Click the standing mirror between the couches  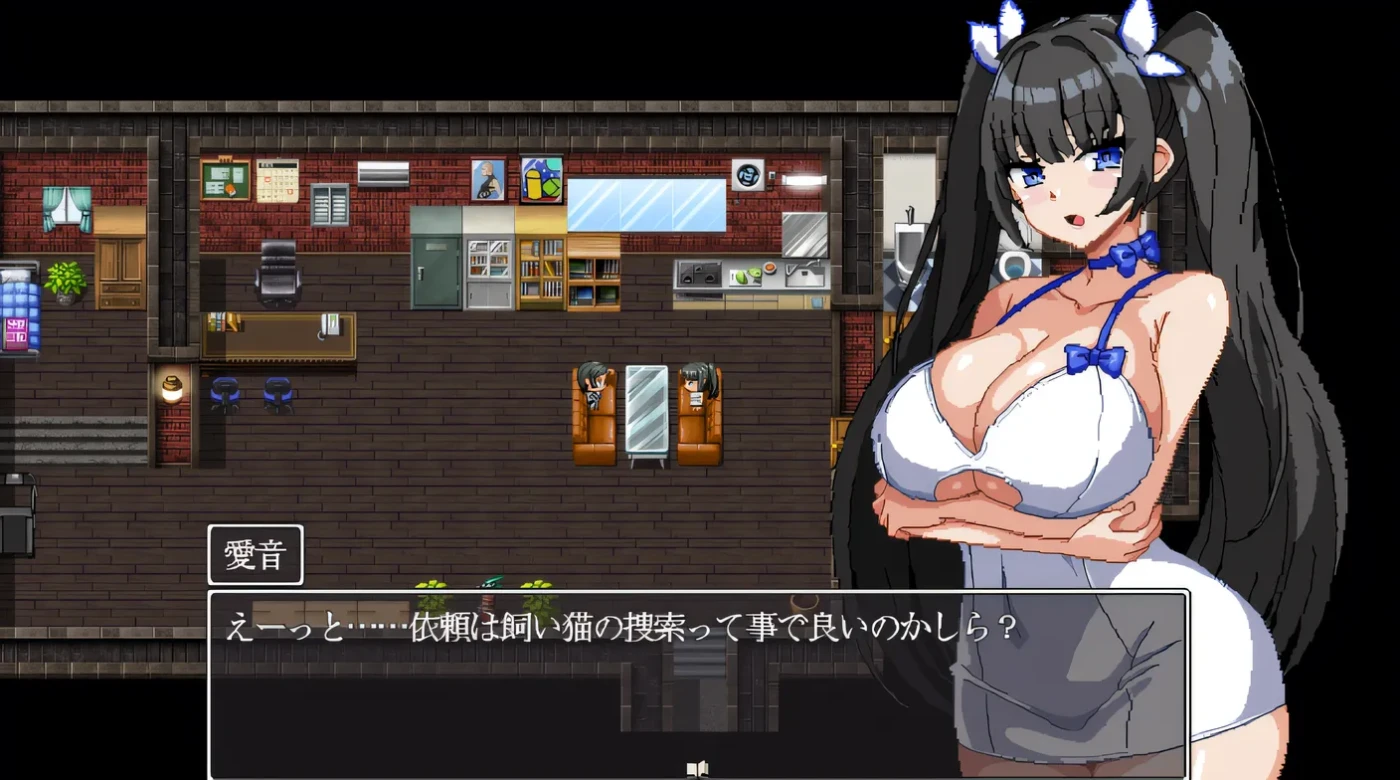point(646,408)
